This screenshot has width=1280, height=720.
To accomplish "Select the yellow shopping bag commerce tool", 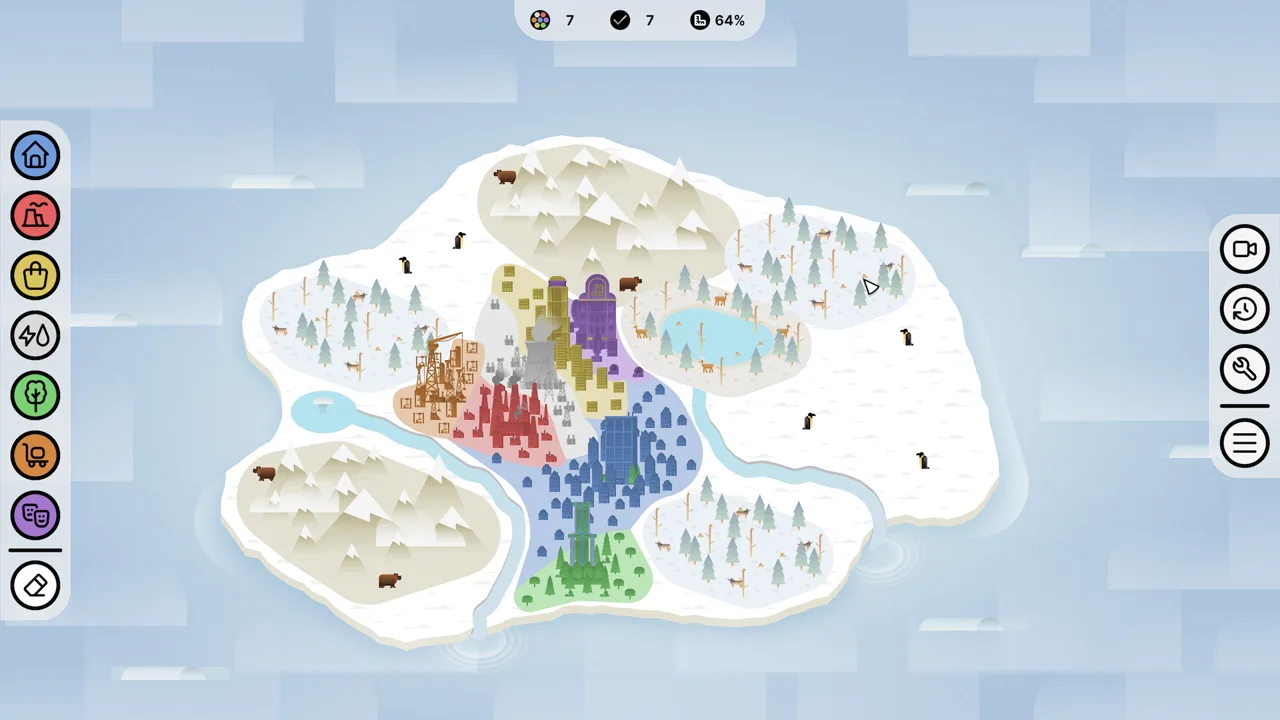I will pyautogui.click(x=36, y=275).
